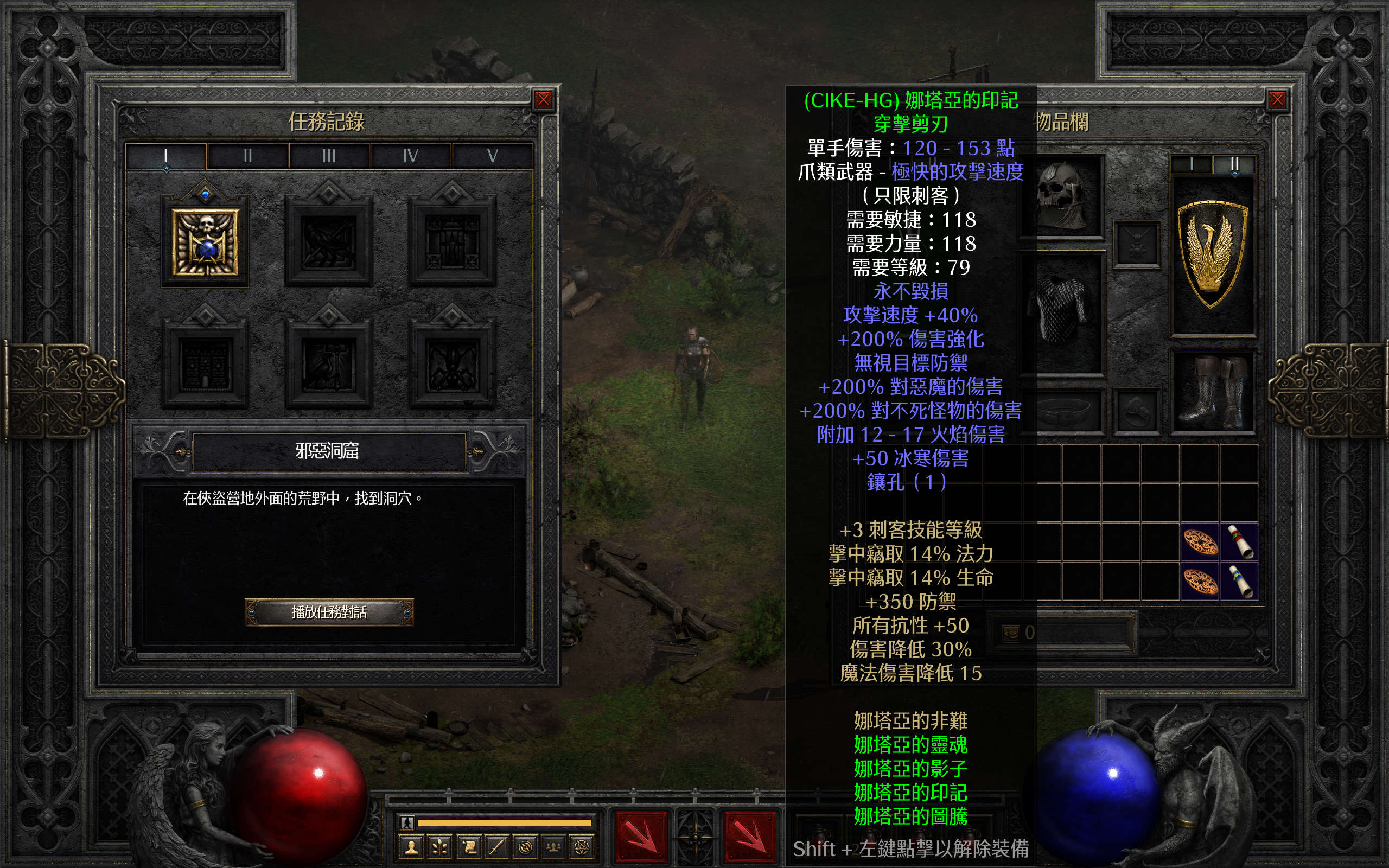
Task: Click the 播放任務對話 button
Action: (329, 612)
